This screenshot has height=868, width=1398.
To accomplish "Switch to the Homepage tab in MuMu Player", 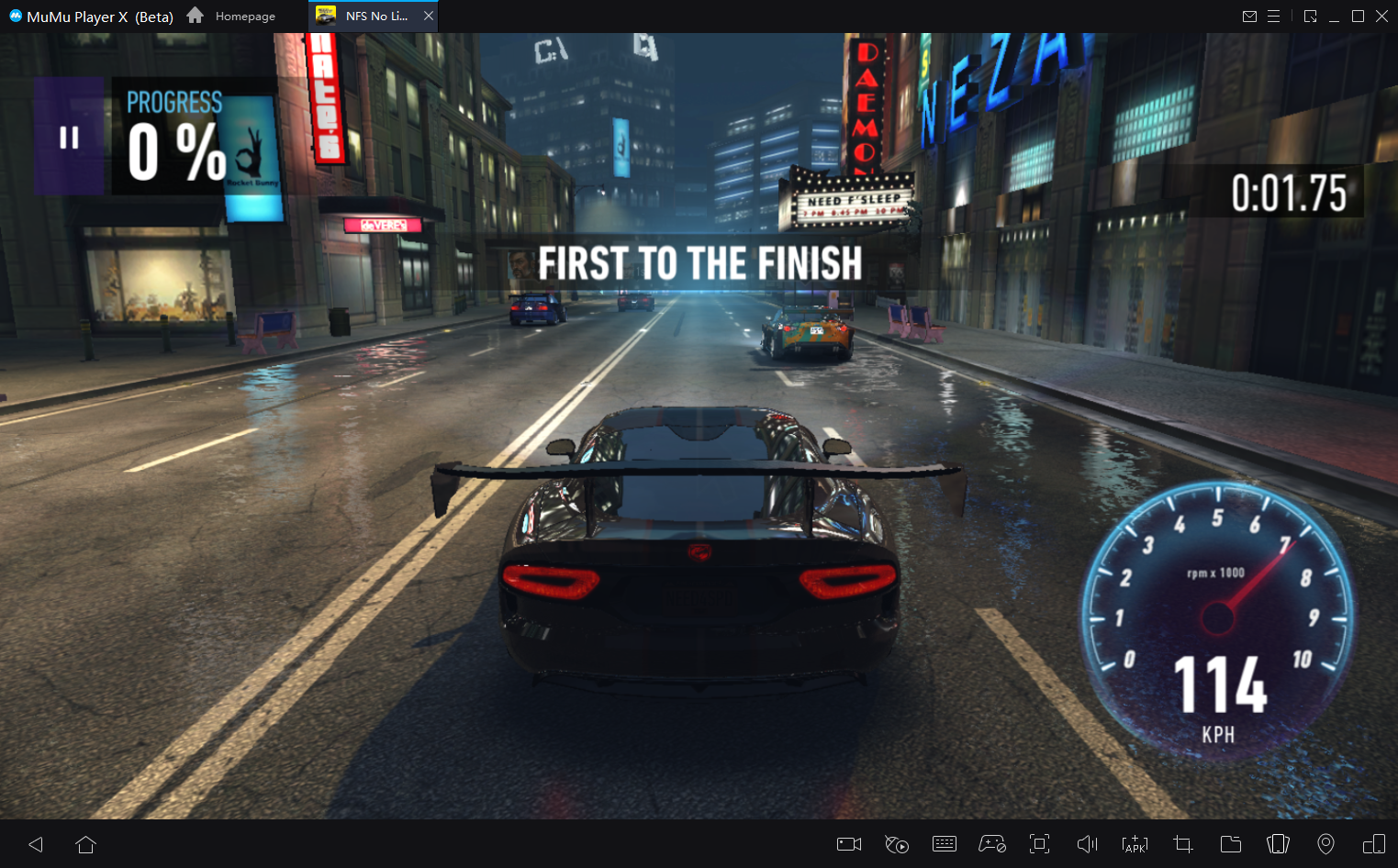I will click(232, 17).
